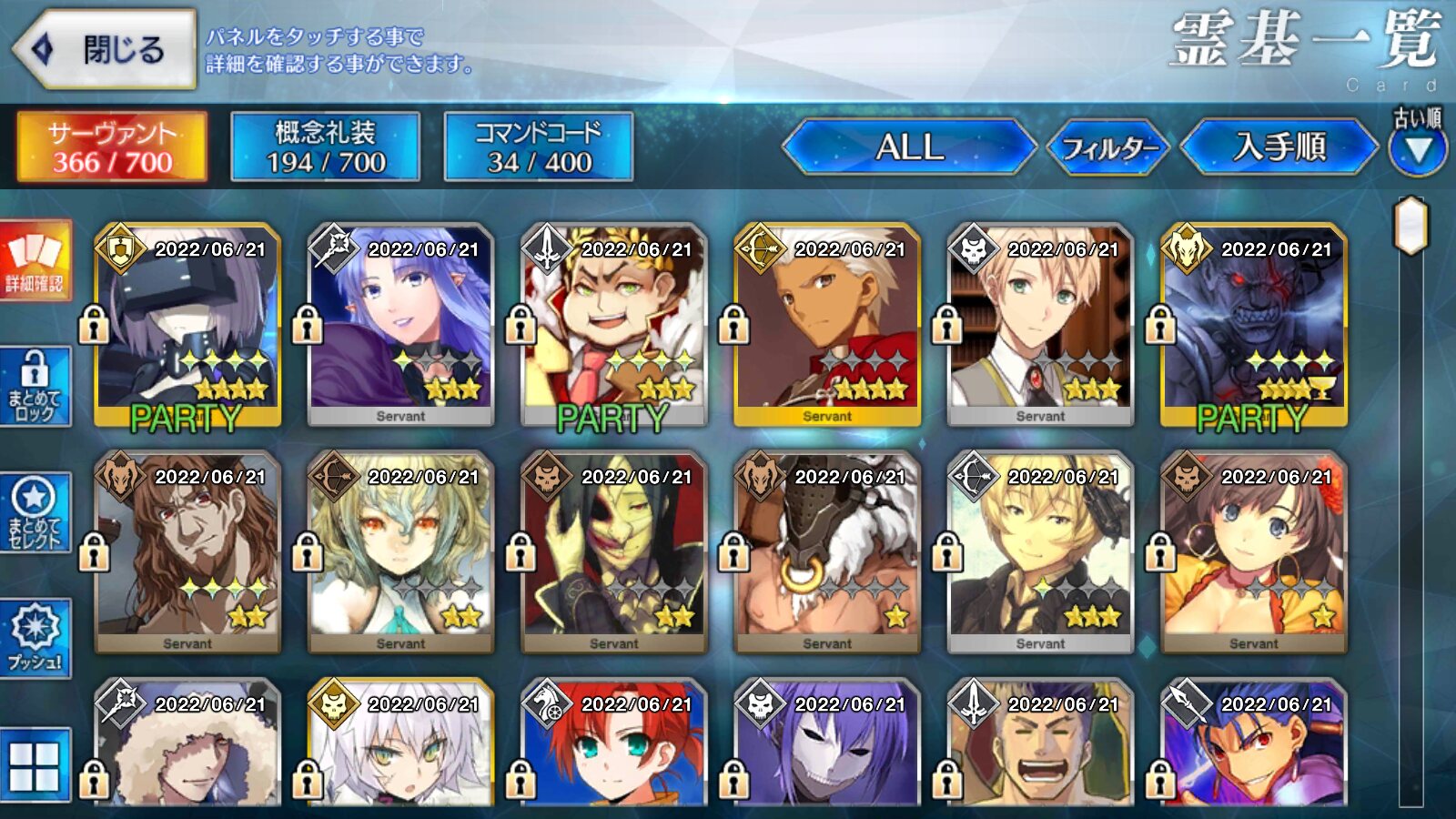The image size is (1456, 819).
Task: Change sort order via 入手順 button
Action: 1279,147
